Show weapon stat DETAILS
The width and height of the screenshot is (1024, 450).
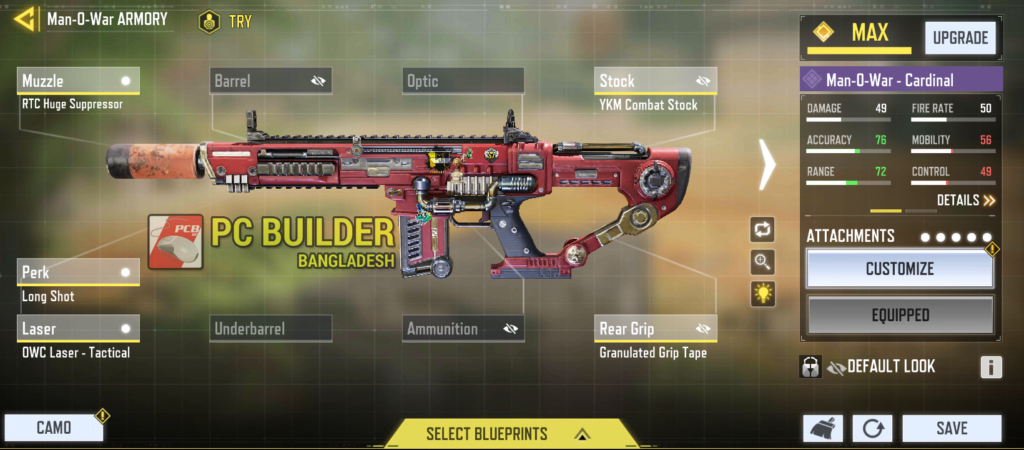pyautogui.click(x=966, y=200)
